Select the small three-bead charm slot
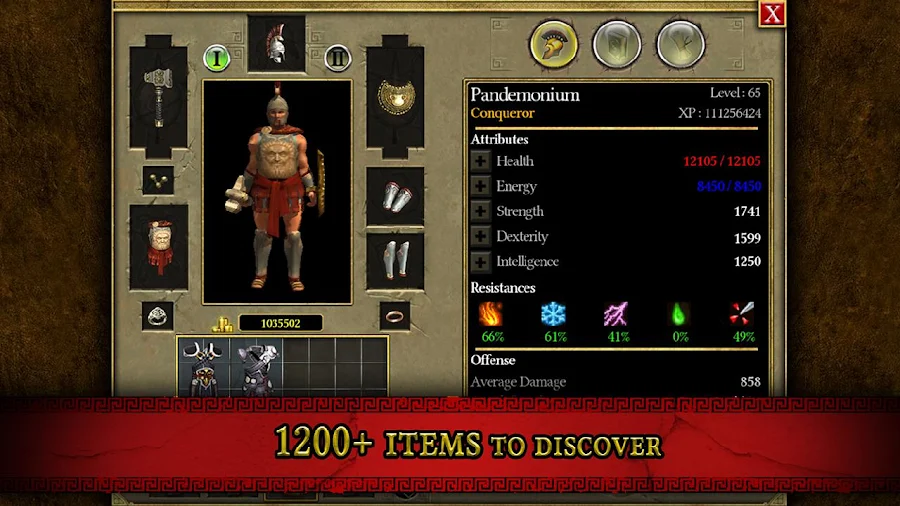Image resolution: width=900 pixels, height=506 pixels. click(158, 180)
